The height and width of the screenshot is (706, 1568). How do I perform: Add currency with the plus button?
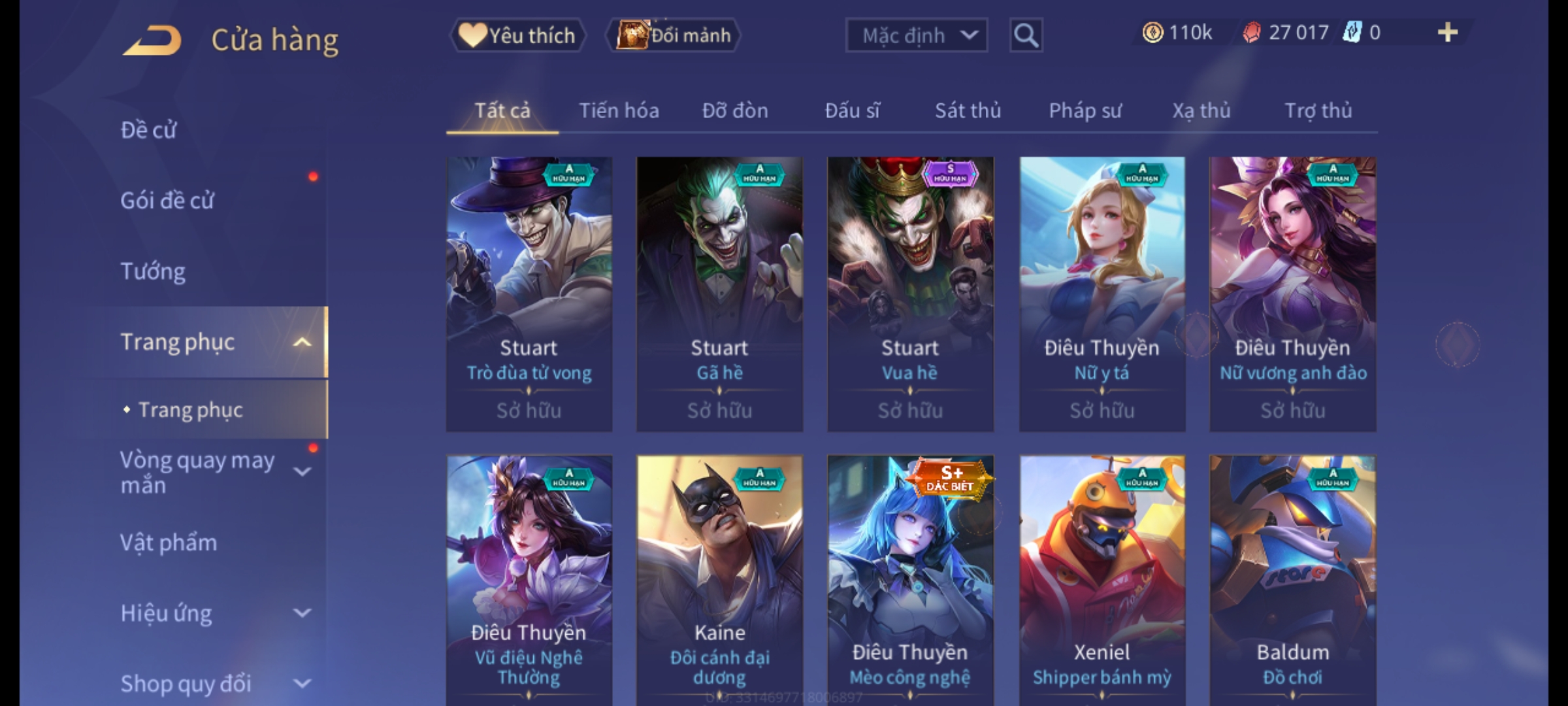pos(1447,33)
